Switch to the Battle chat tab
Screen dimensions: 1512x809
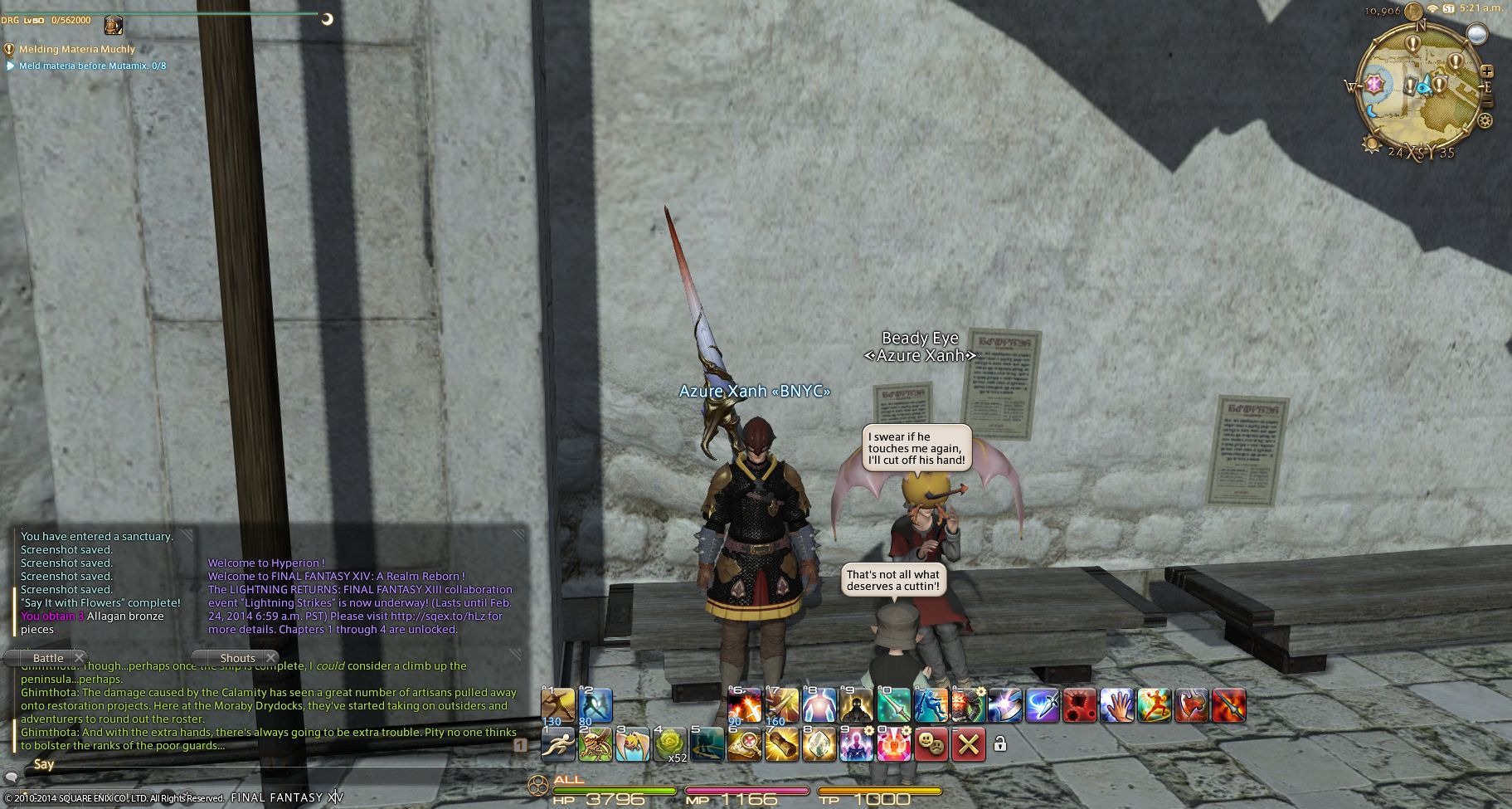pyautogui.click(x=48, y=658)
